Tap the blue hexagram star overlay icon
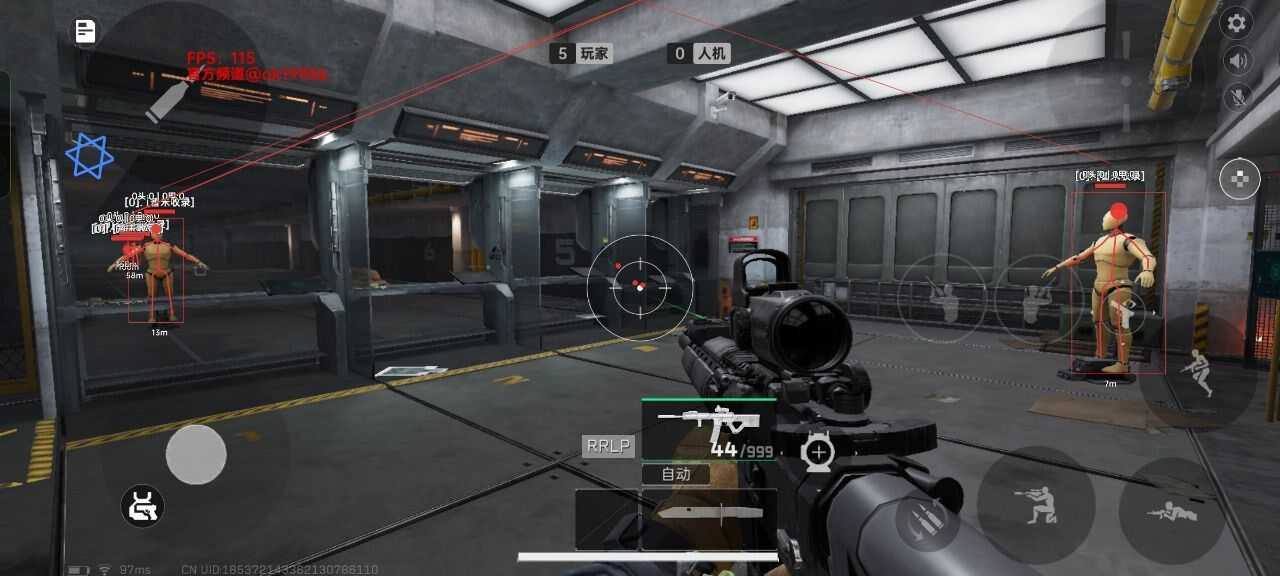Screen dimensions: 1280x576 89,155
